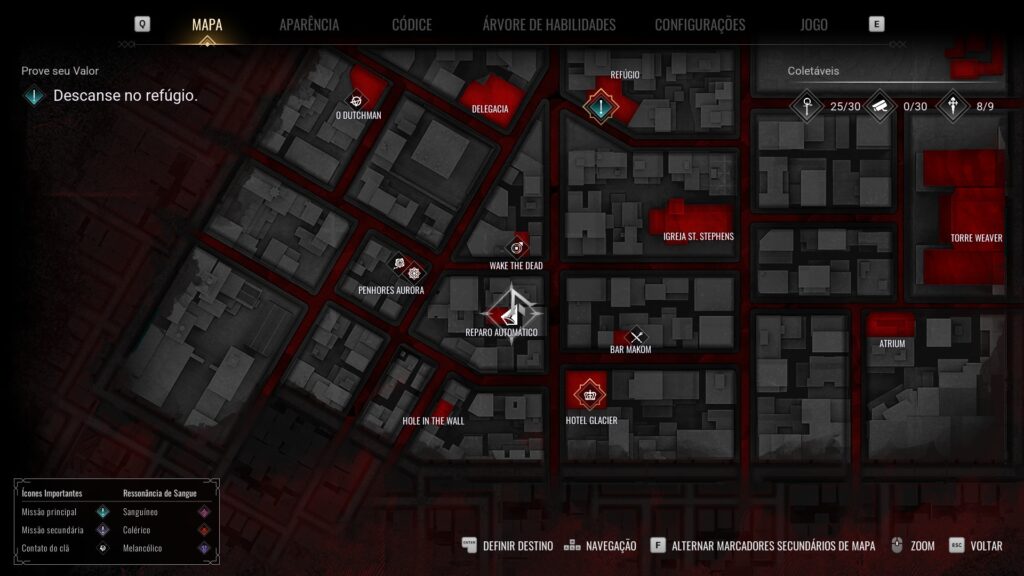
Task: Click the Descanse no refúgio objective
Action: coord(125,96)
